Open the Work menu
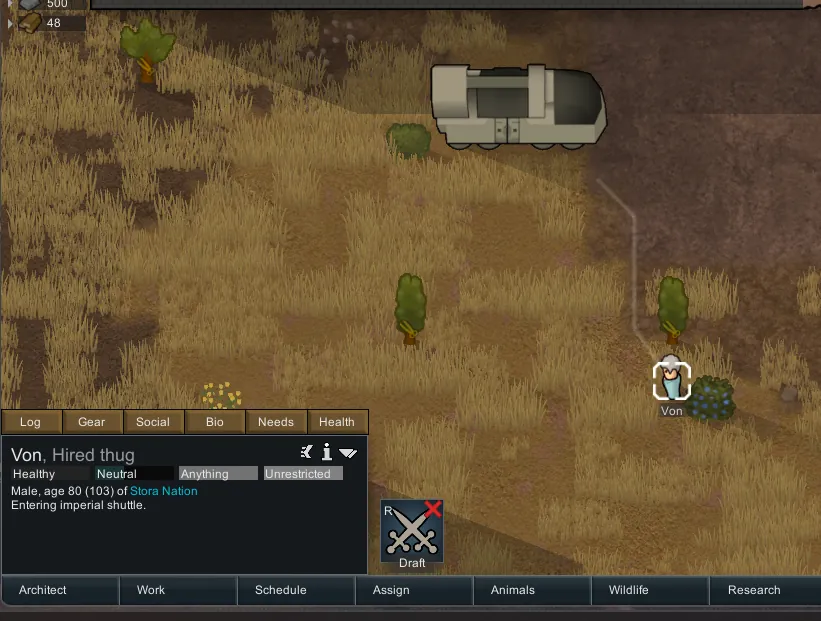Viewport: 821px width, 621px height. point(151,590)
